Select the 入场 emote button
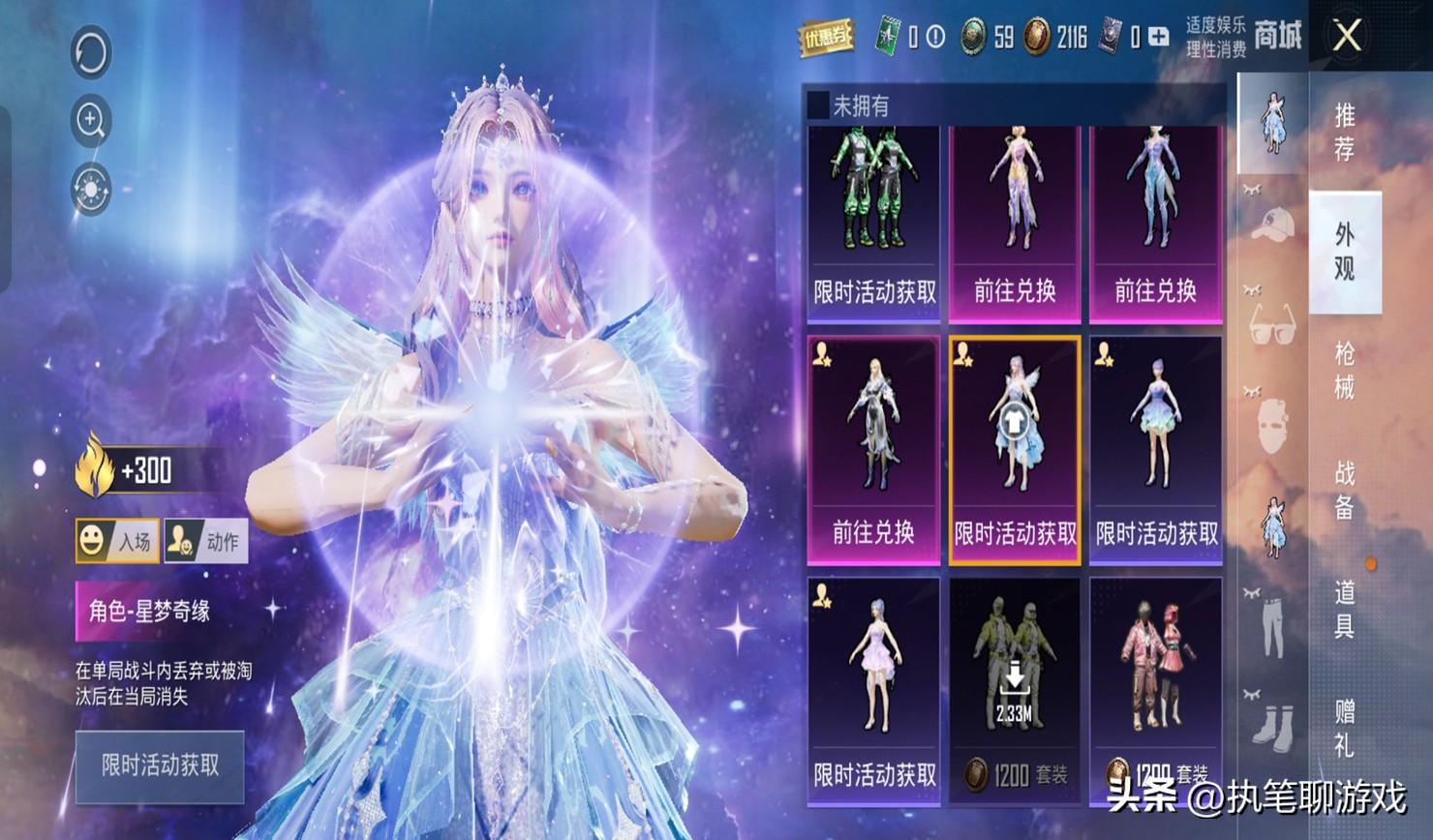 pos(117,541)
